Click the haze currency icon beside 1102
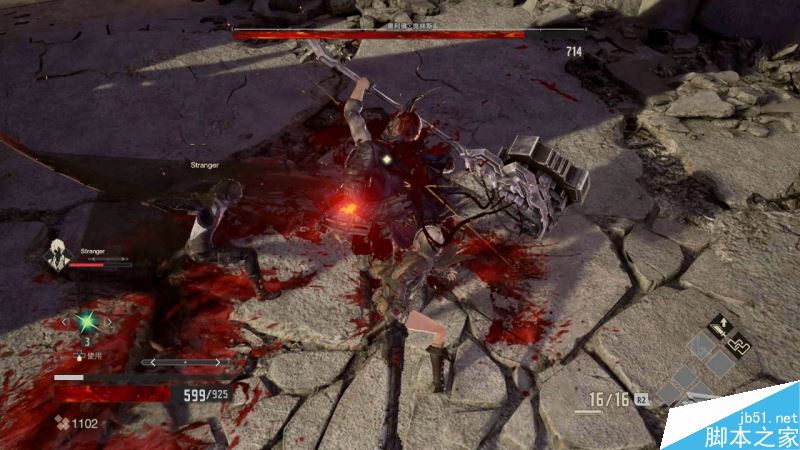Screen dimensions: 800x450 coord(61,423)
